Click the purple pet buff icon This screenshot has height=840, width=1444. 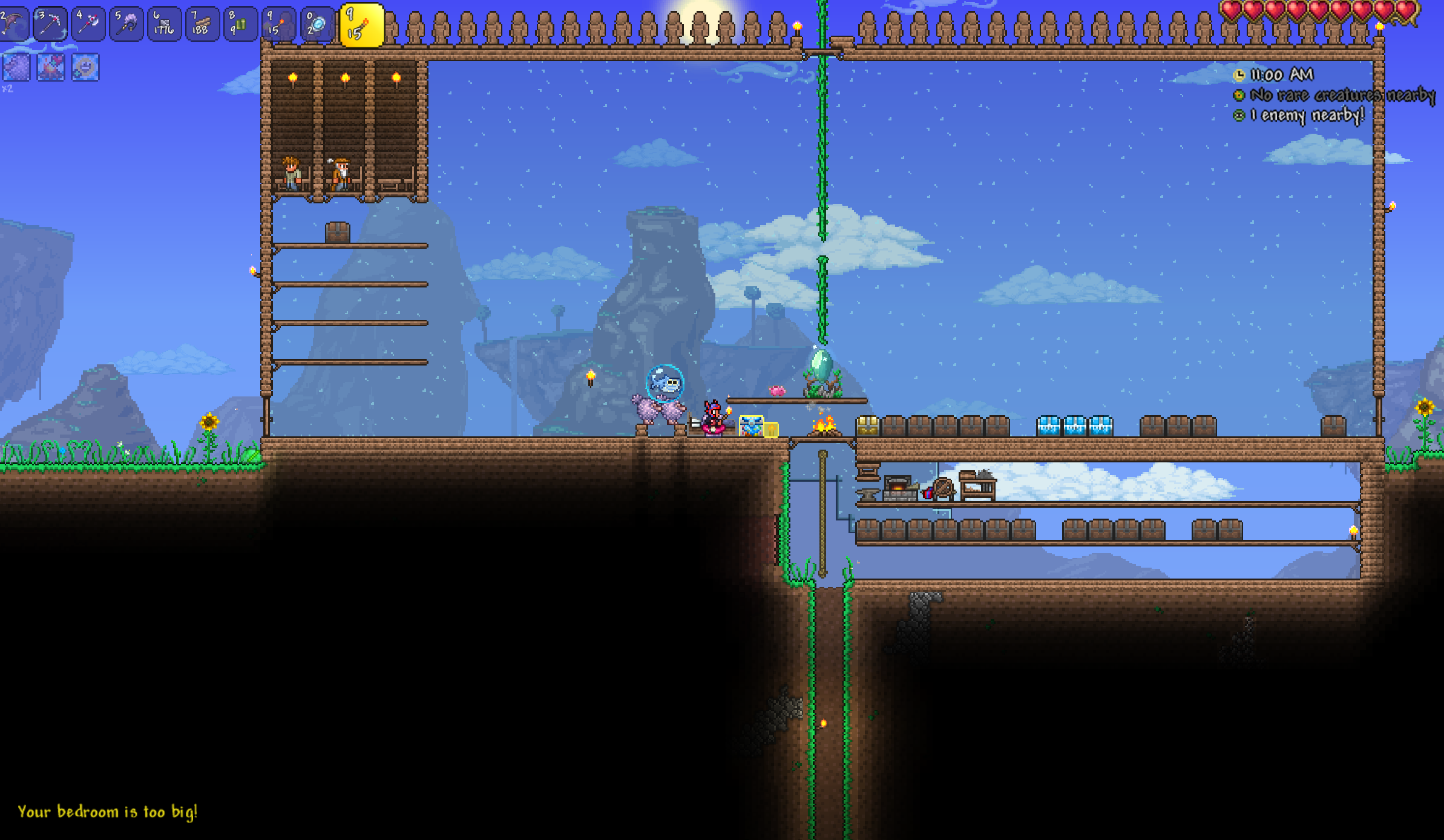pos(16,67)
